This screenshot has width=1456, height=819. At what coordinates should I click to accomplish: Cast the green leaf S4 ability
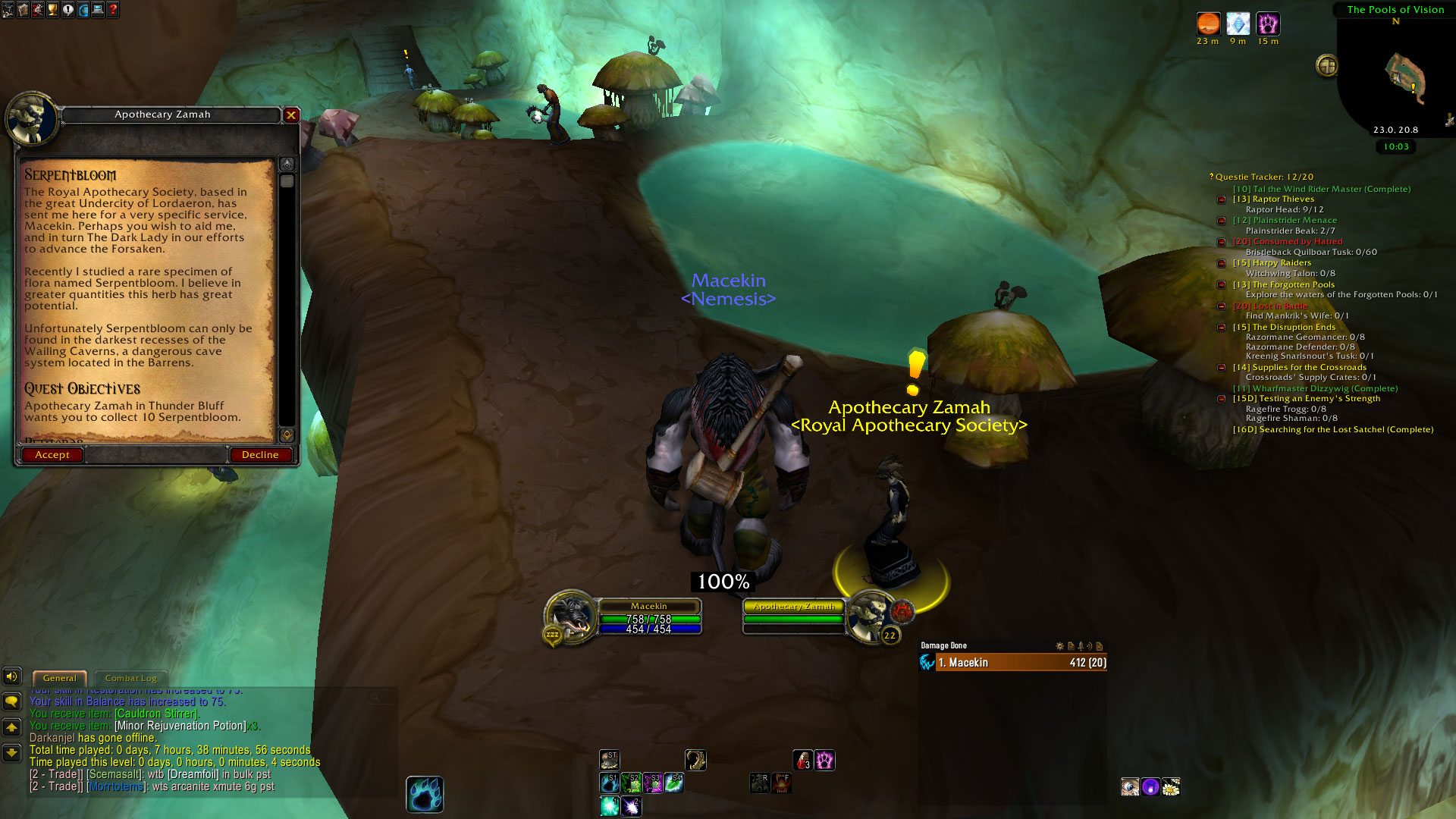[x=673, y=783]
